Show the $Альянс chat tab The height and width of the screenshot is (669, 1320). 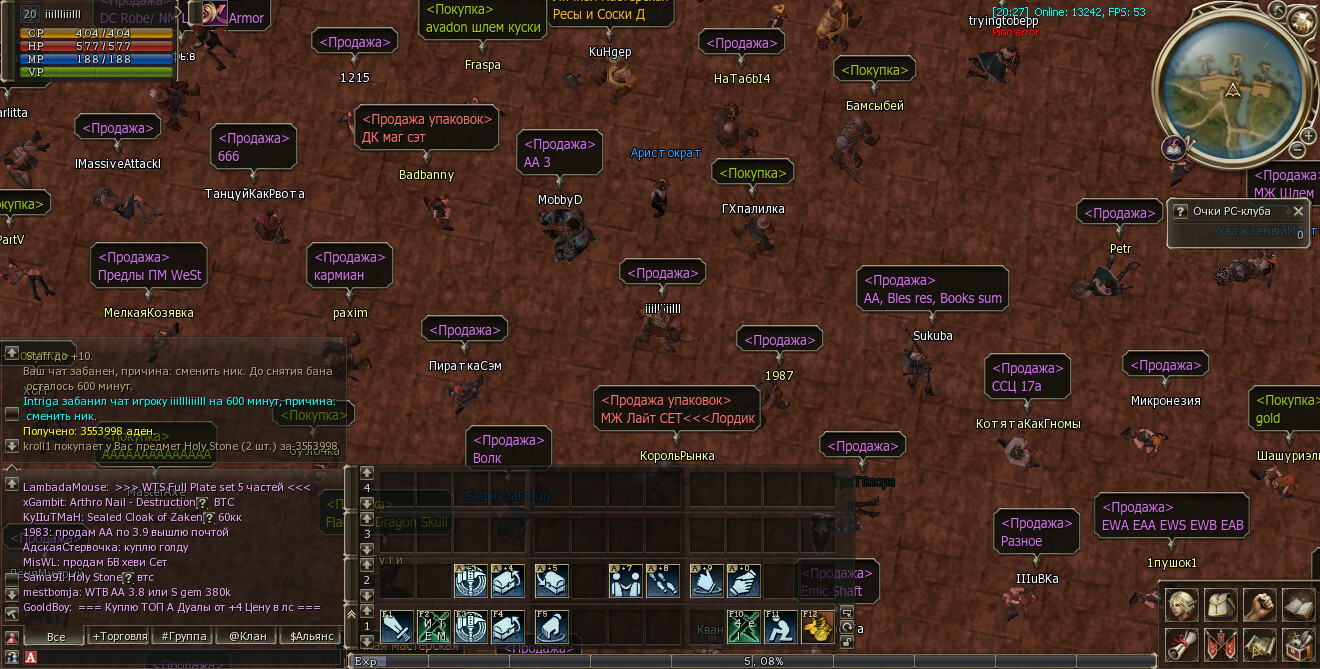tap(310, 636)
